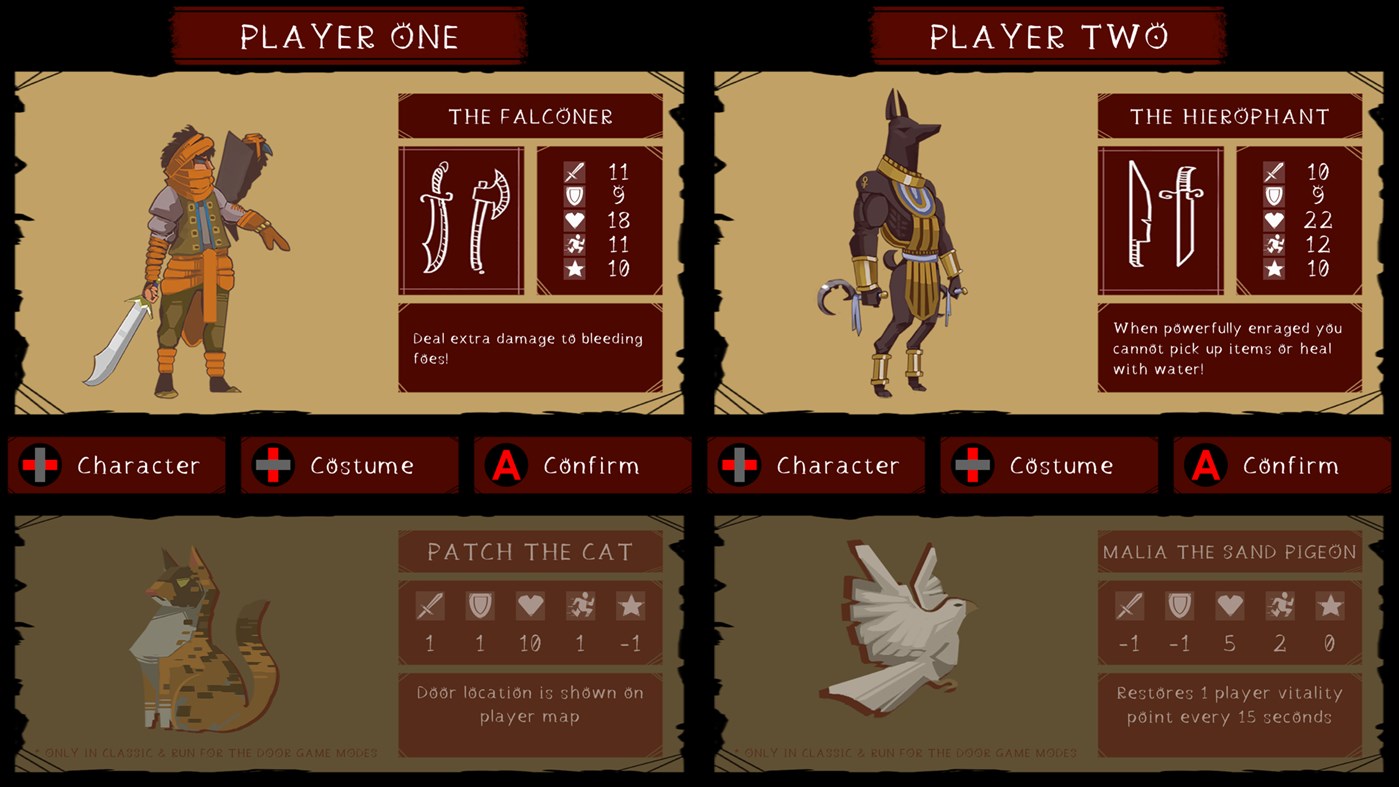
Task: Select the sword attack stat icon for The Falconer
Action: 573,171
